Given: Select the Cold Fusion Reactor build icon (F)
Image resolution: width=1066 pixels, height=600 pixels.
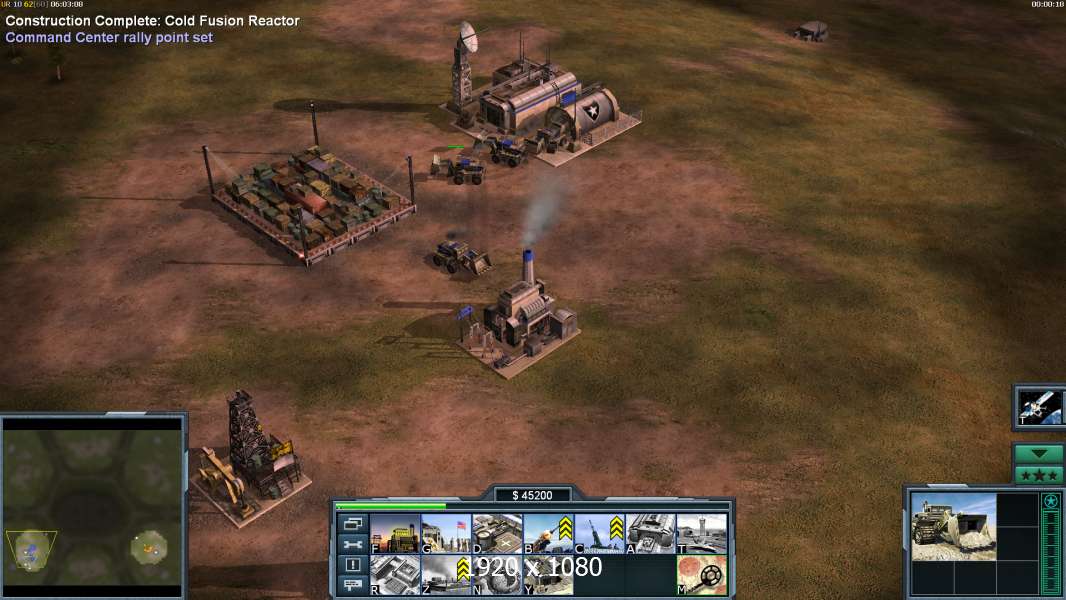Looking at the screenshot, I should (395, 534).
